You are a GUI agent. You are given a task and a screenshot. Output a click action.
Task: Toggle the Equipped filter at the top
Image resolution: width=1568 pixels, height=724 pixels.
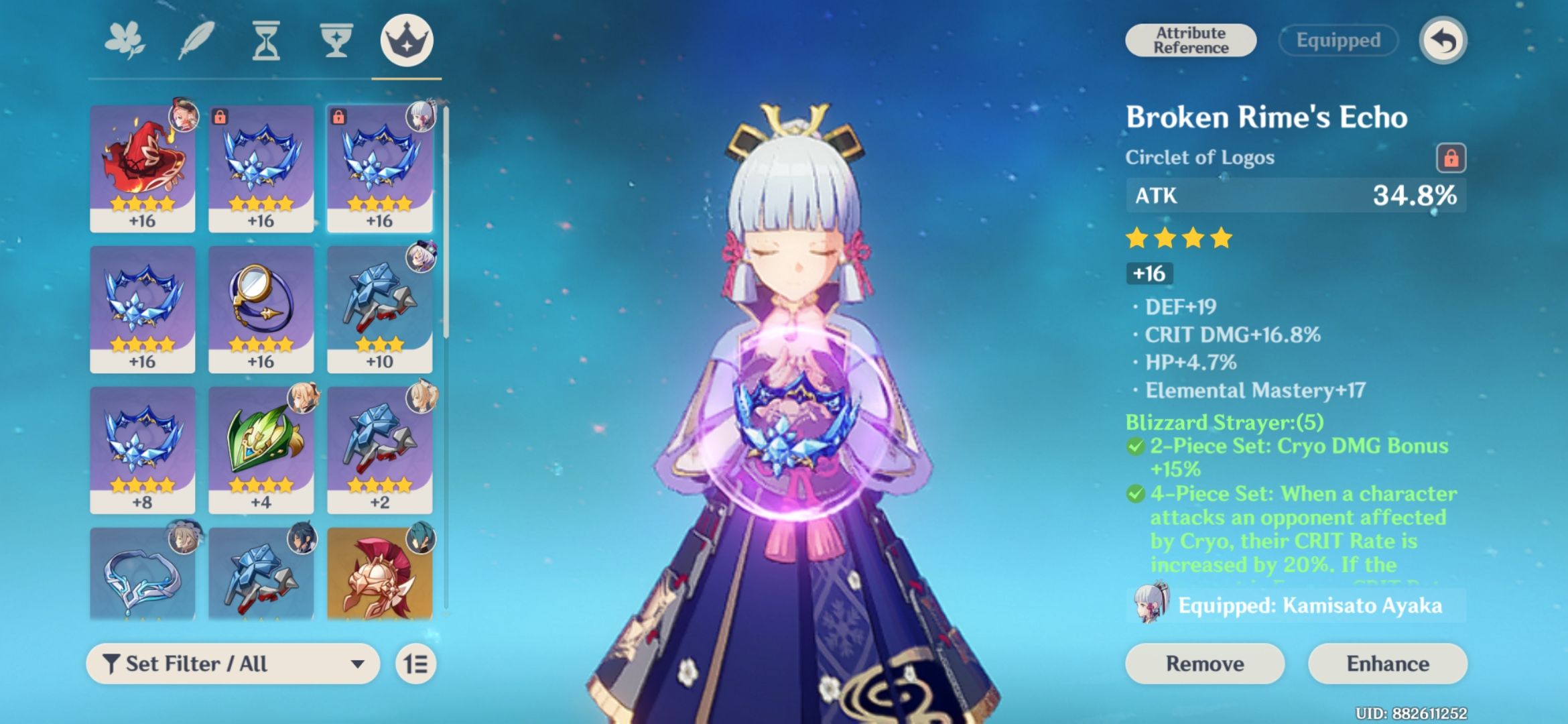tap(1337, 40)
